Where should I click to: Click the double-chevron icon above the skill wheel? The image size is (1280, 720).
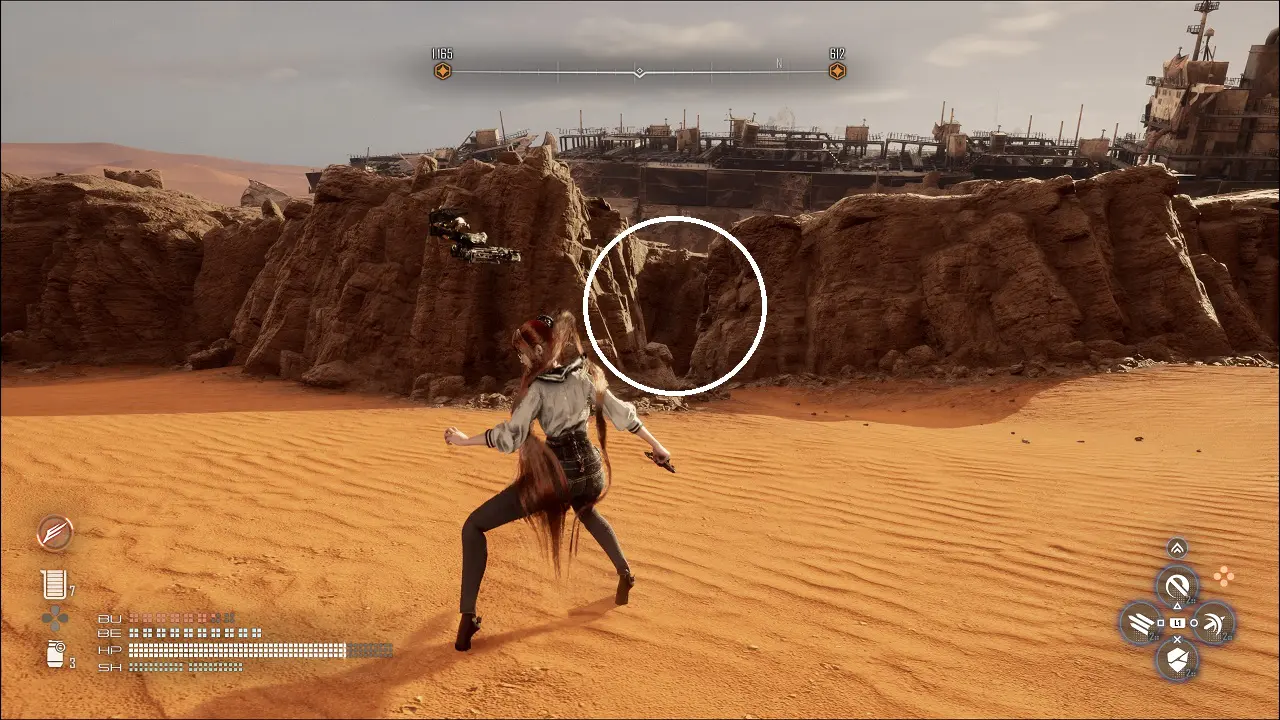tap(1177, 548)
